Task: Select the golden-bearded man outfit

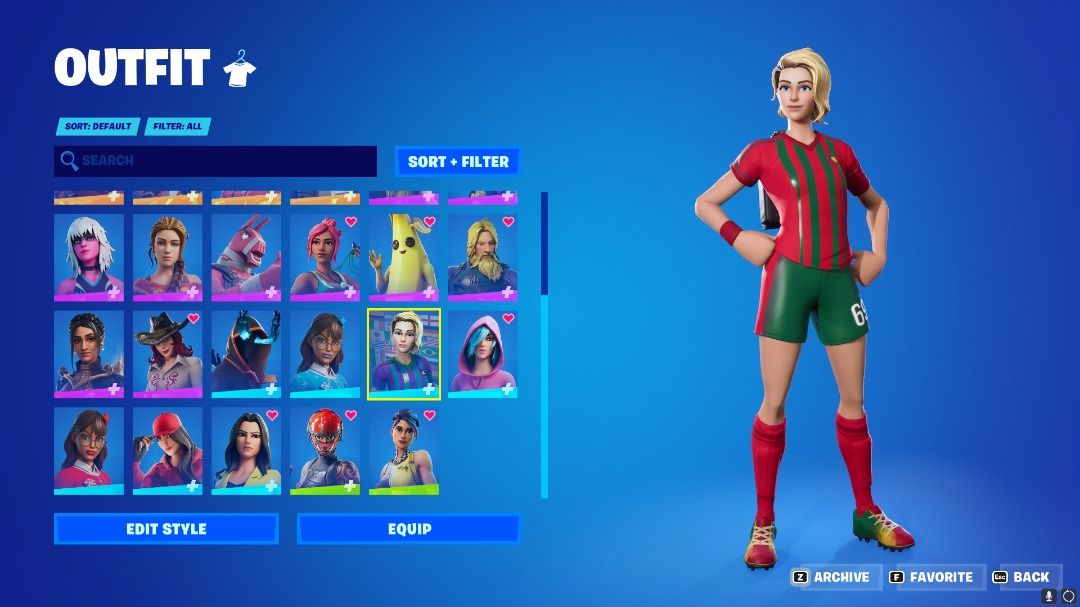Action: 482,257
